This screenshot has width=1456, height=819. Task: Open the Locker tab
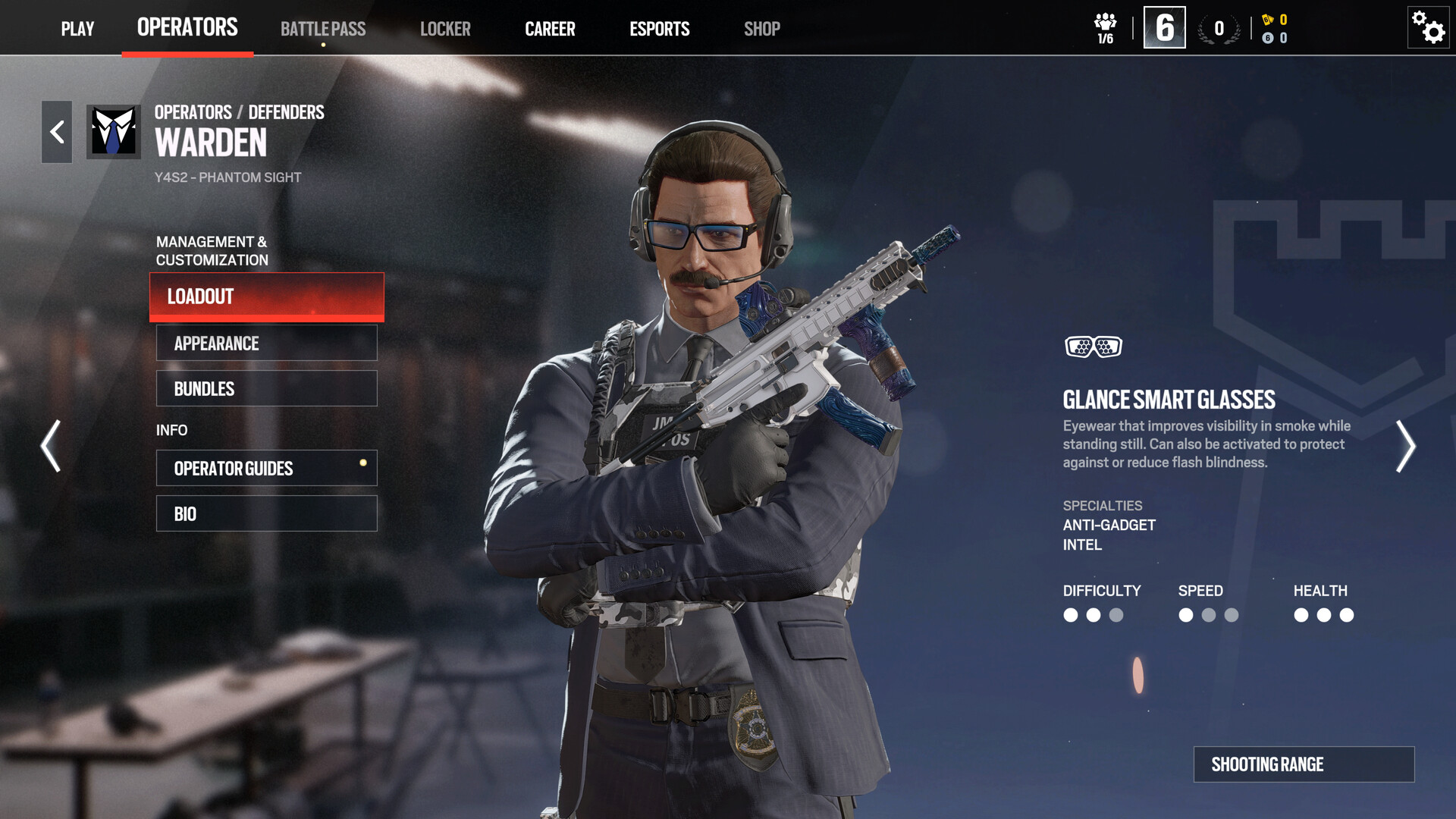tap(446, 29)
